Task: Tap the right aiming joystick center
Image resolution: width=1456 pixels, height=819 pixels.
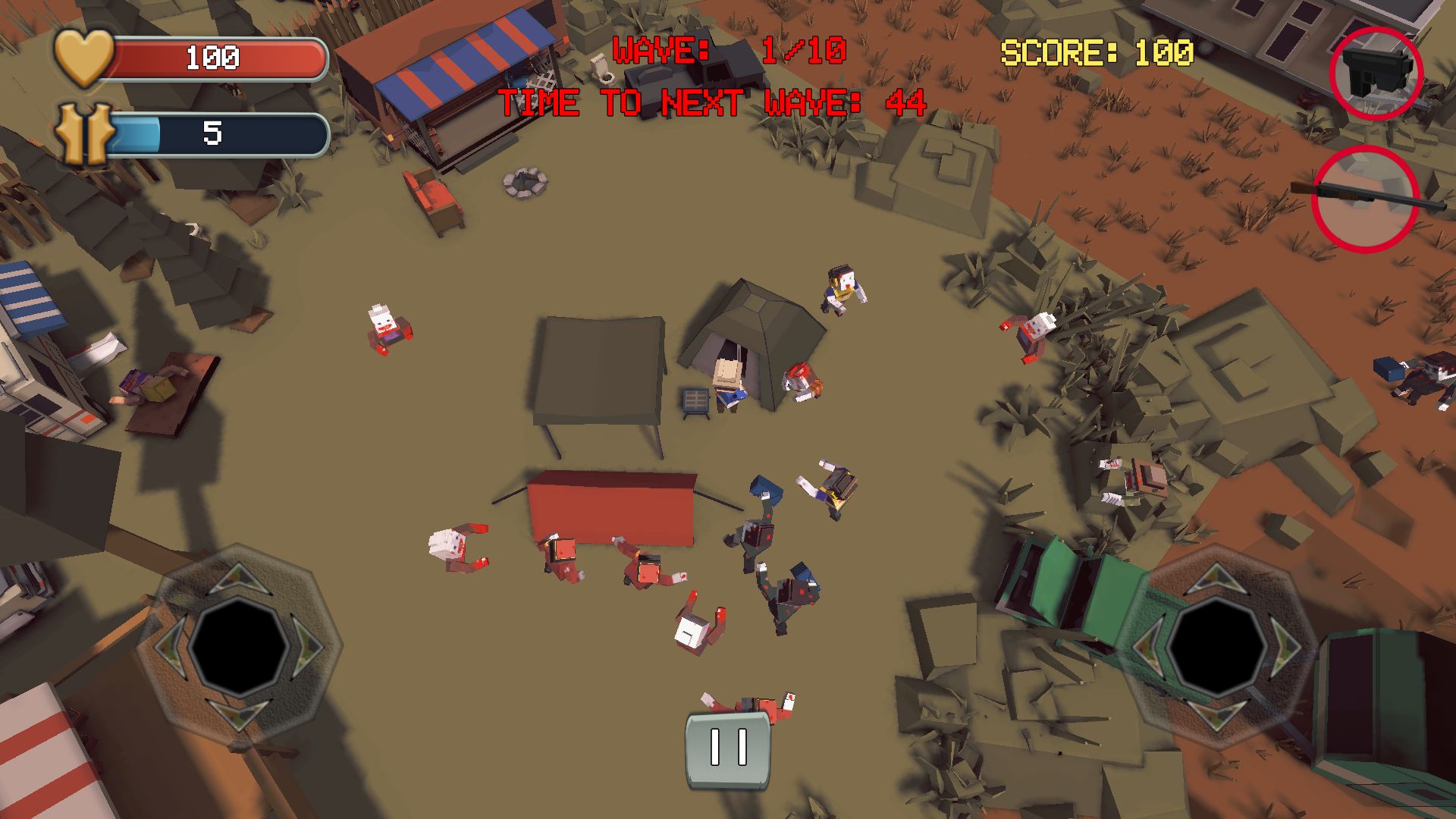Action: point(1216,646)
